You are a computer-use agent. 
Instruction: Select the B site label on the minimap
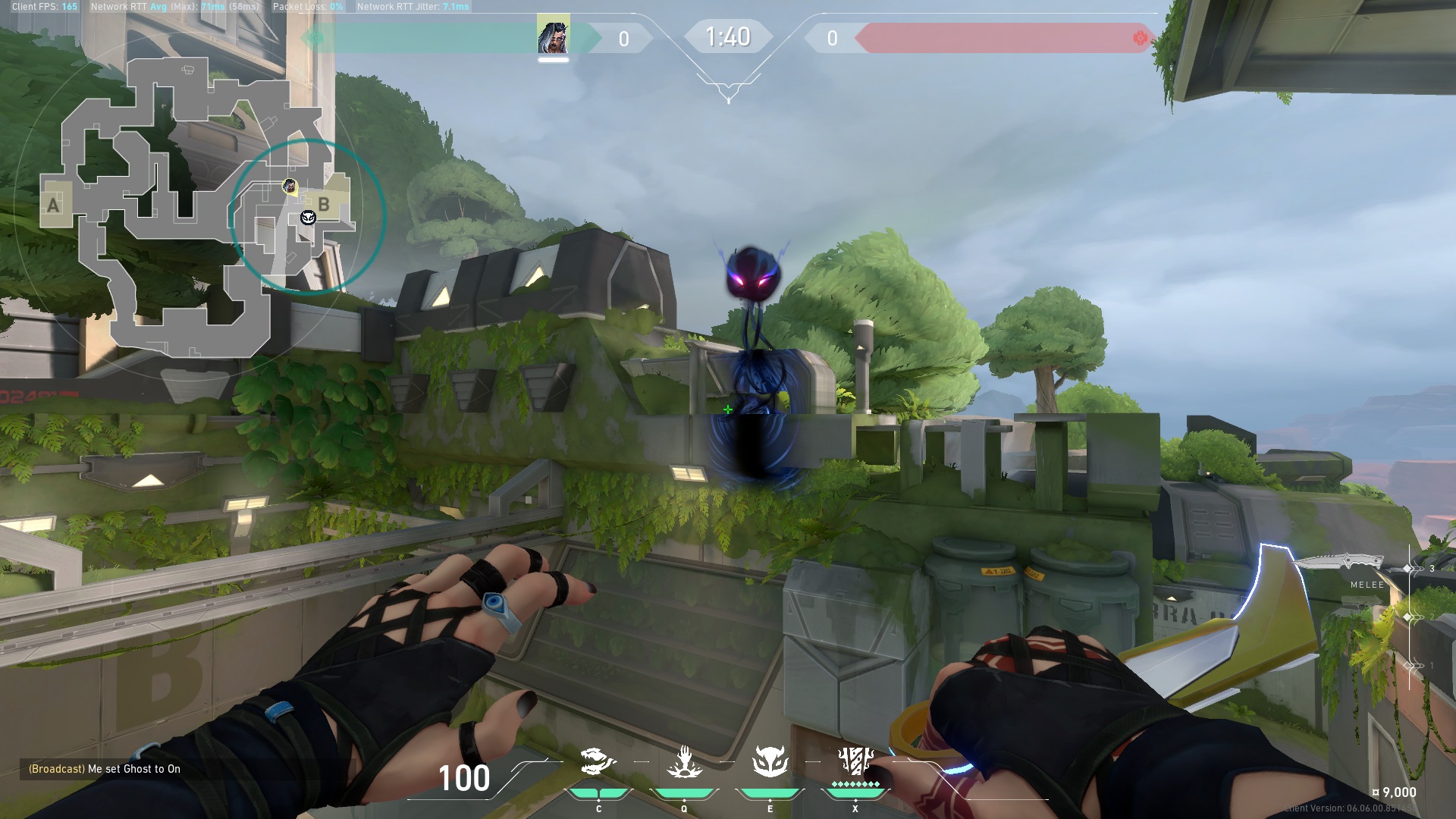point(325,203)
